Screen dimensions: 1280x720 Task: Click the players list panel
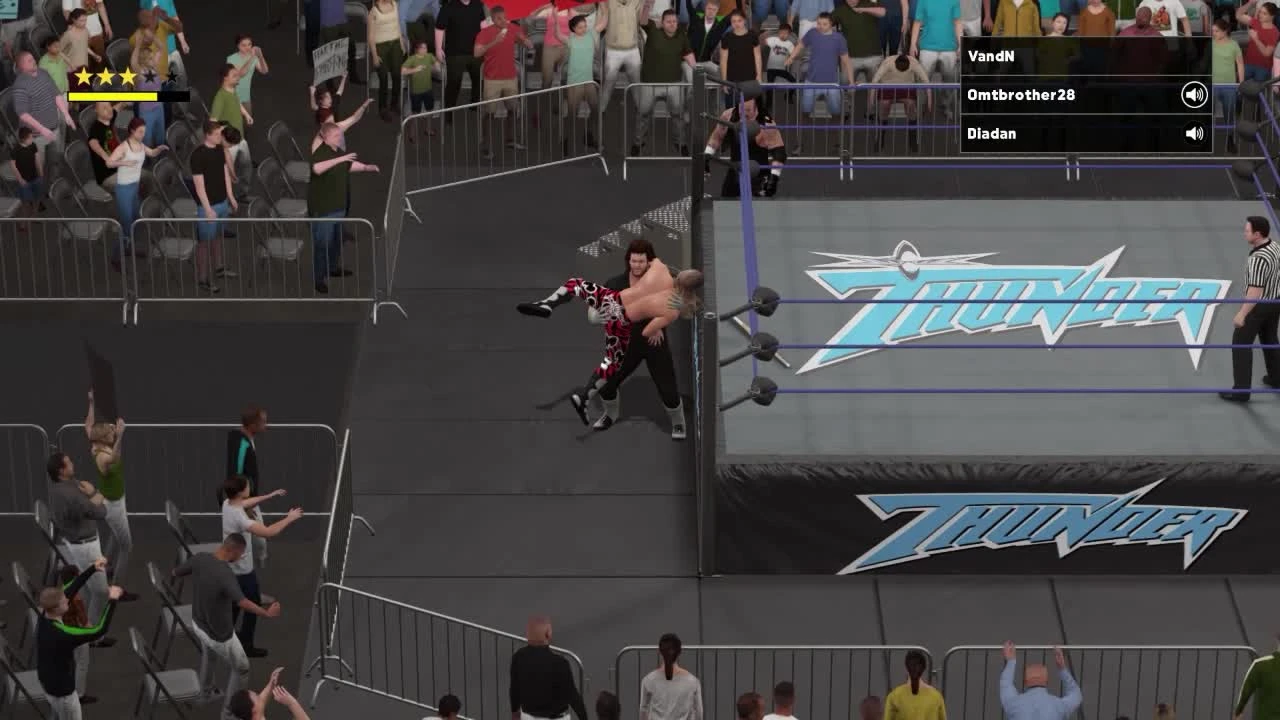(1085, 94)
